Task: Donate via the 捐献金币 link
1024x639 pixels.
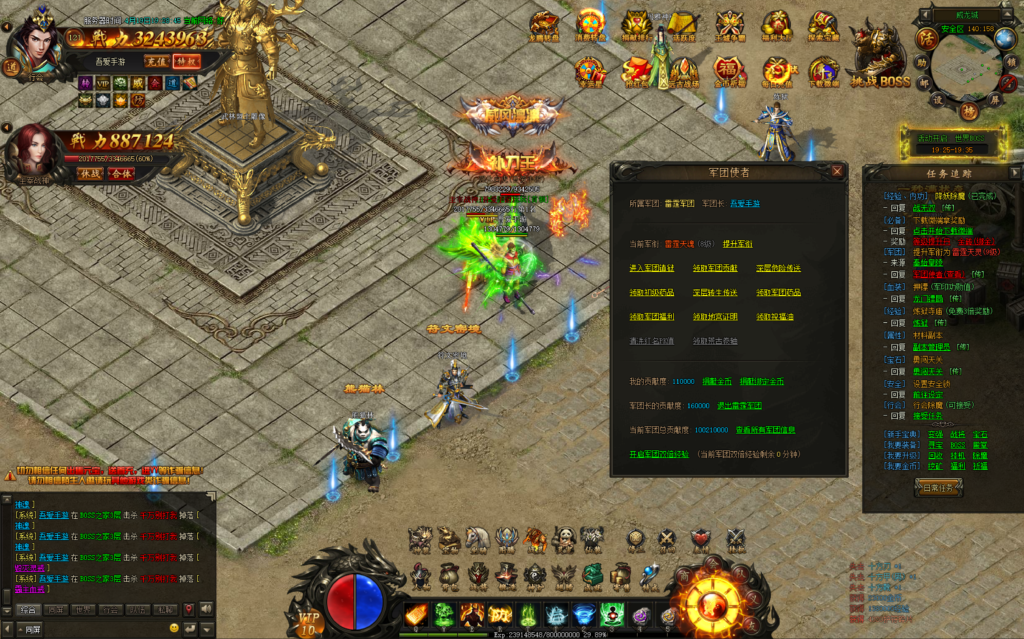Action: tap(715, 381)
